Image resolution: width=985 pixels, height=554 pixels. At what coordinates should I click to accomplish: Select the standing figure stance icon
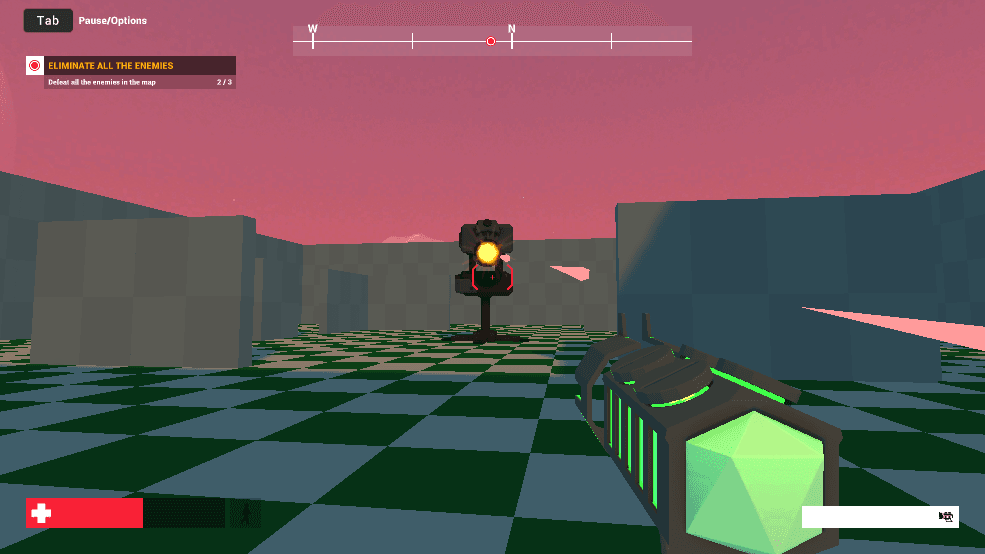coord(245,513)
